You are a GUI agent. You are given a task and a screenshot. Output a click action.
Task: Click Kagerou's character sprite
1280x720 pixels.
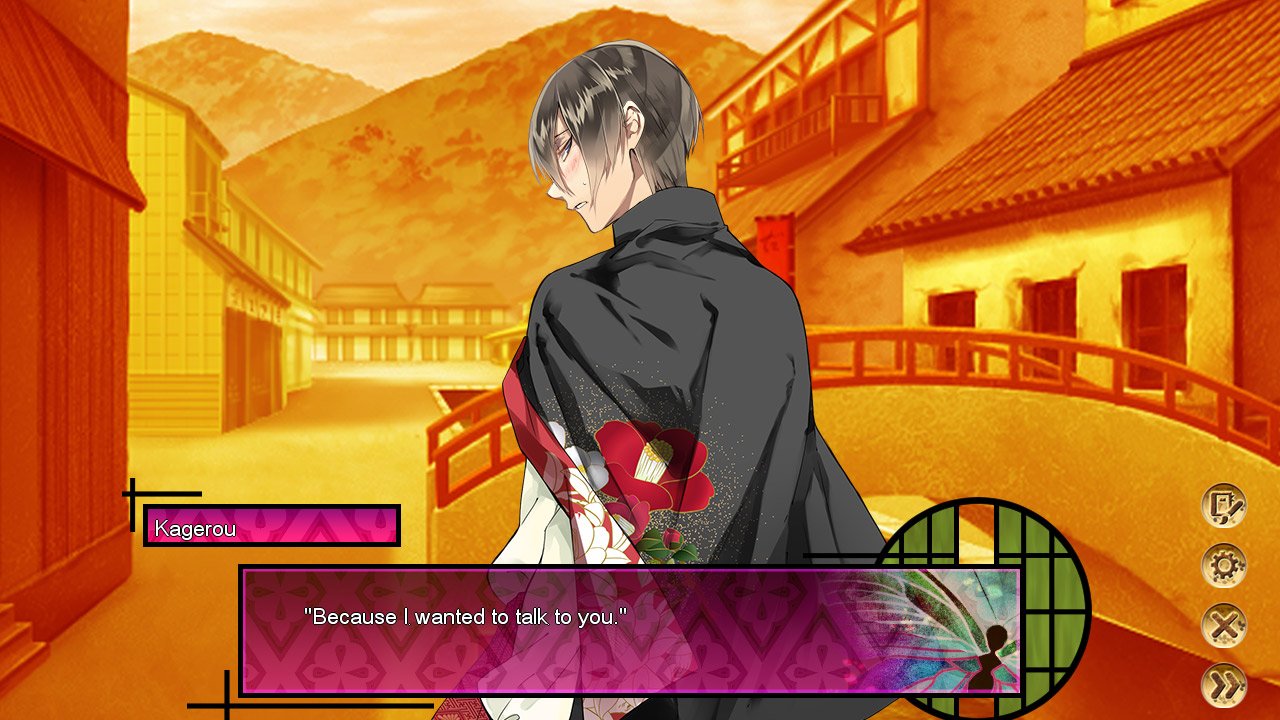click(640, 300)
